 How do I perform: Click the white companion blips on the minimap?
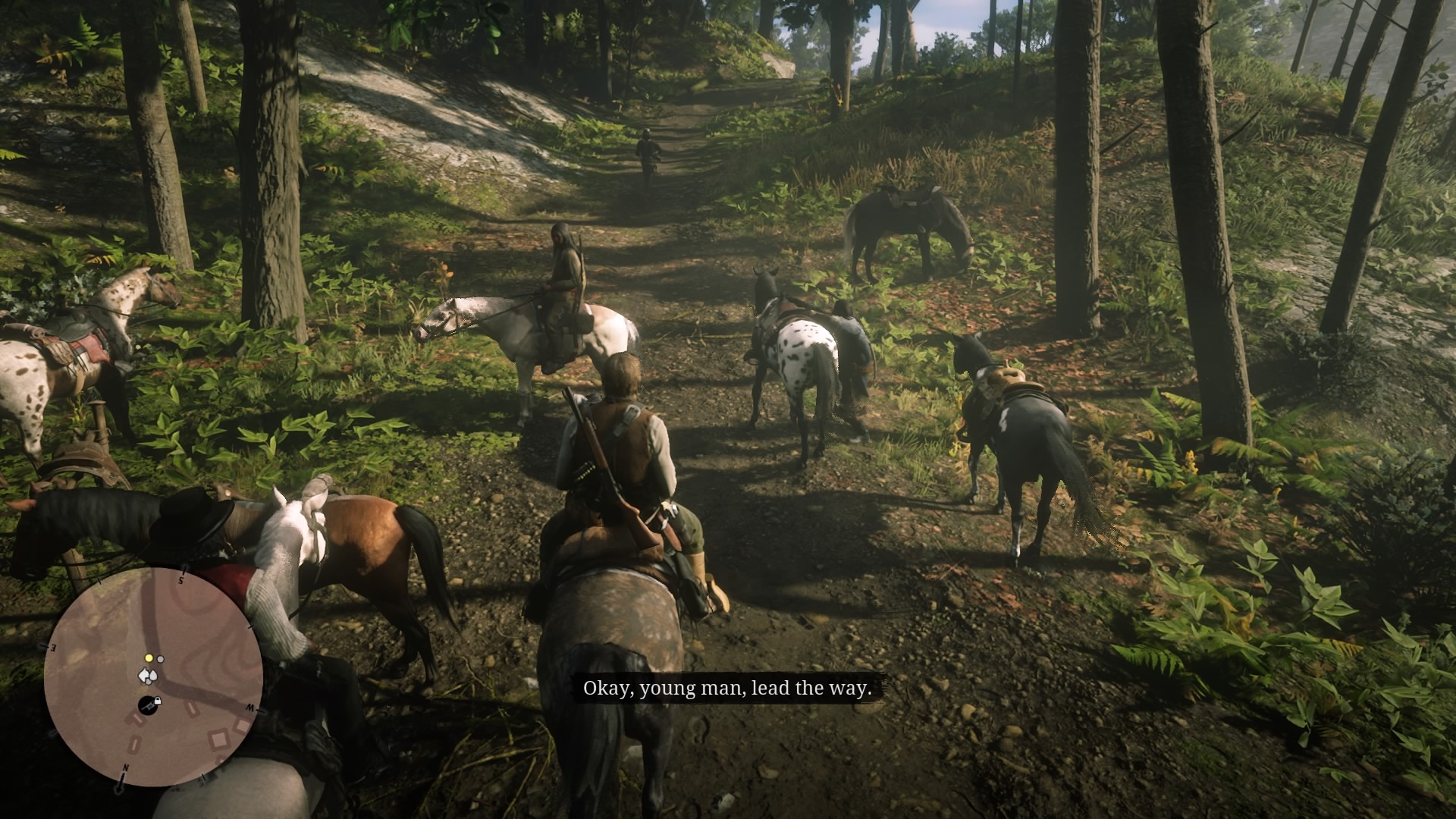tap(149, 676)
